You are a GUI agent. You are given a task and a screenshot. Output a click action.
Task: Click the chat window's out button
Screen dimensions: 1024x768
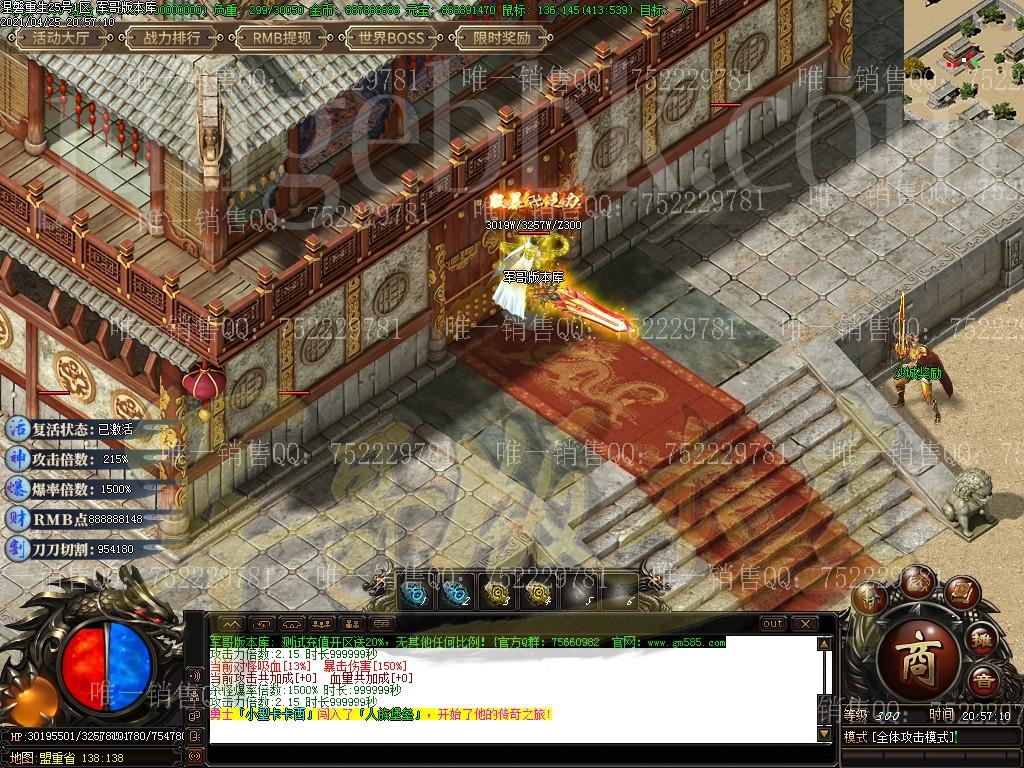pos(773,624)
